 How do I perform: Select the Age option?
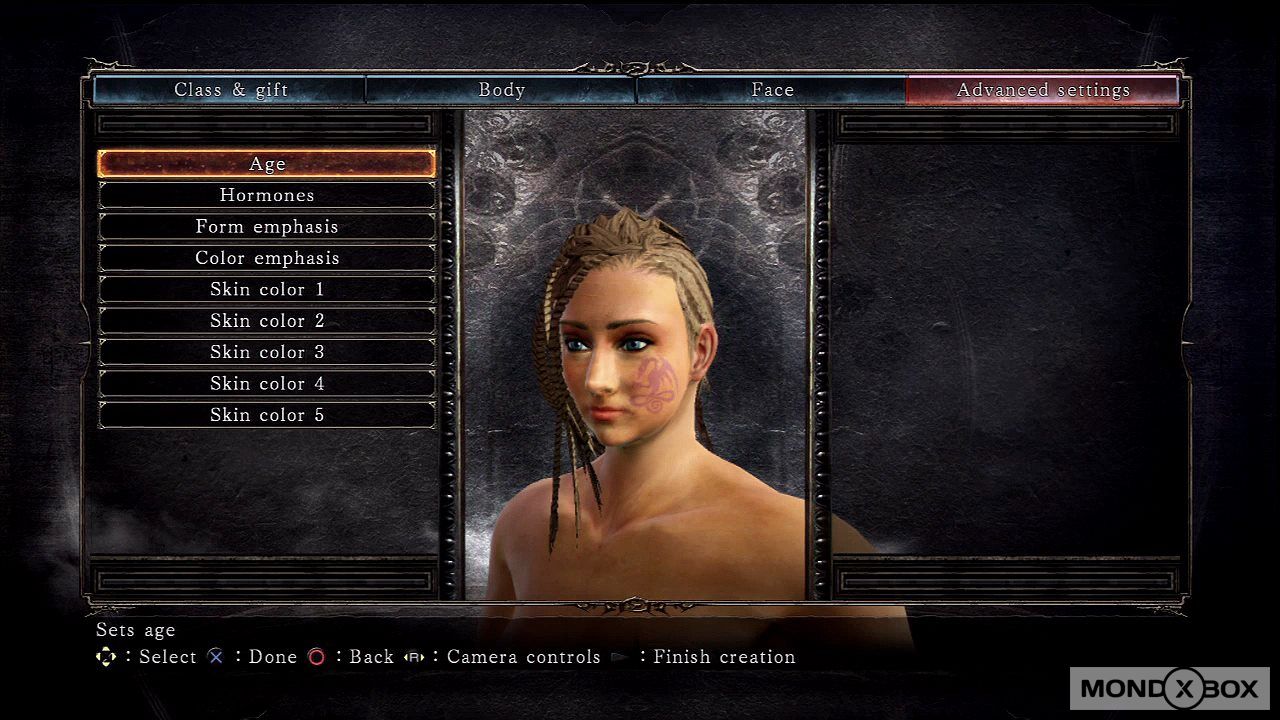pyautogui.click(x=267, y=164)
